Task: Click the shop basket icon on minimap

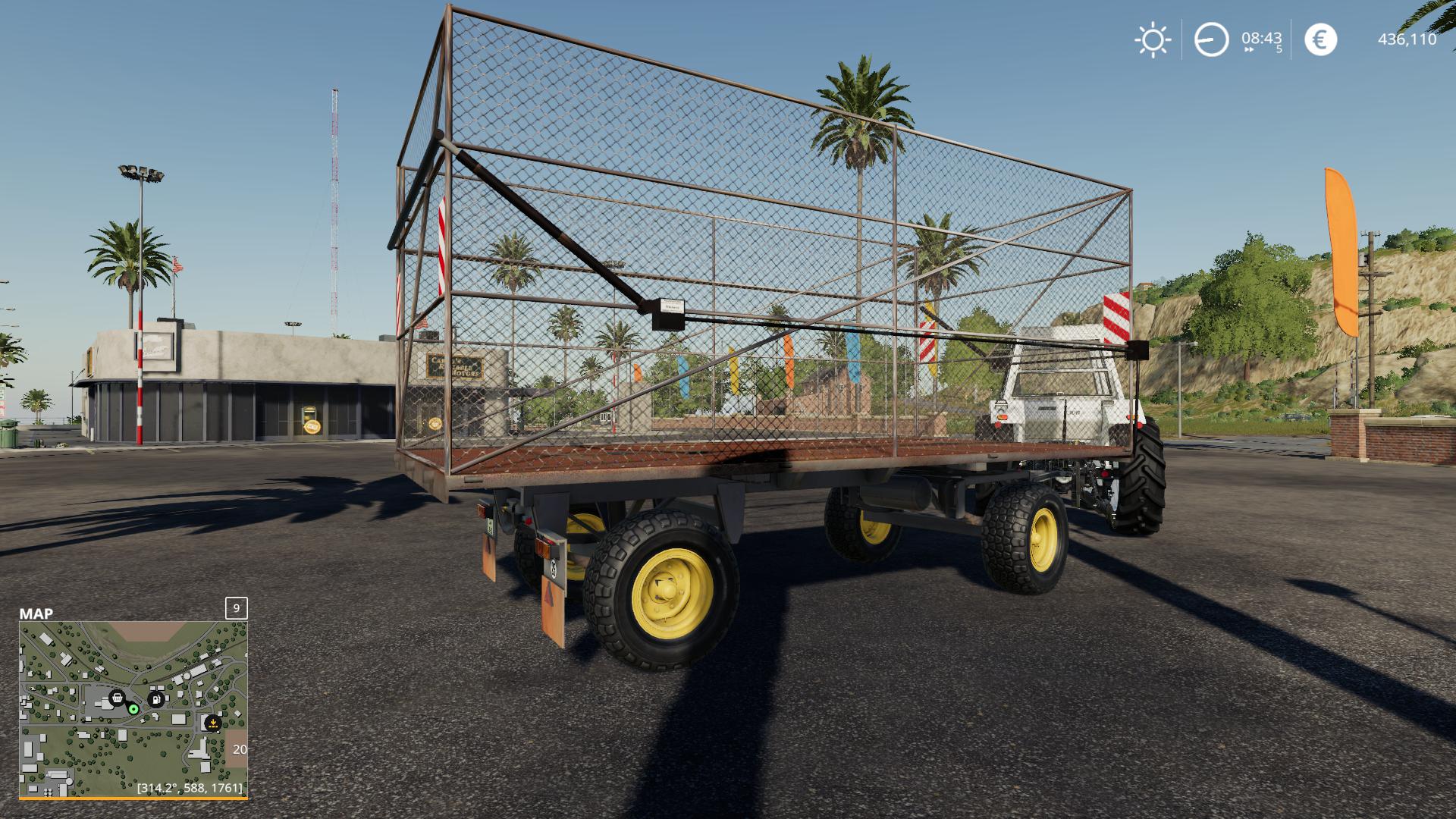Action: [x=117, y=698]
